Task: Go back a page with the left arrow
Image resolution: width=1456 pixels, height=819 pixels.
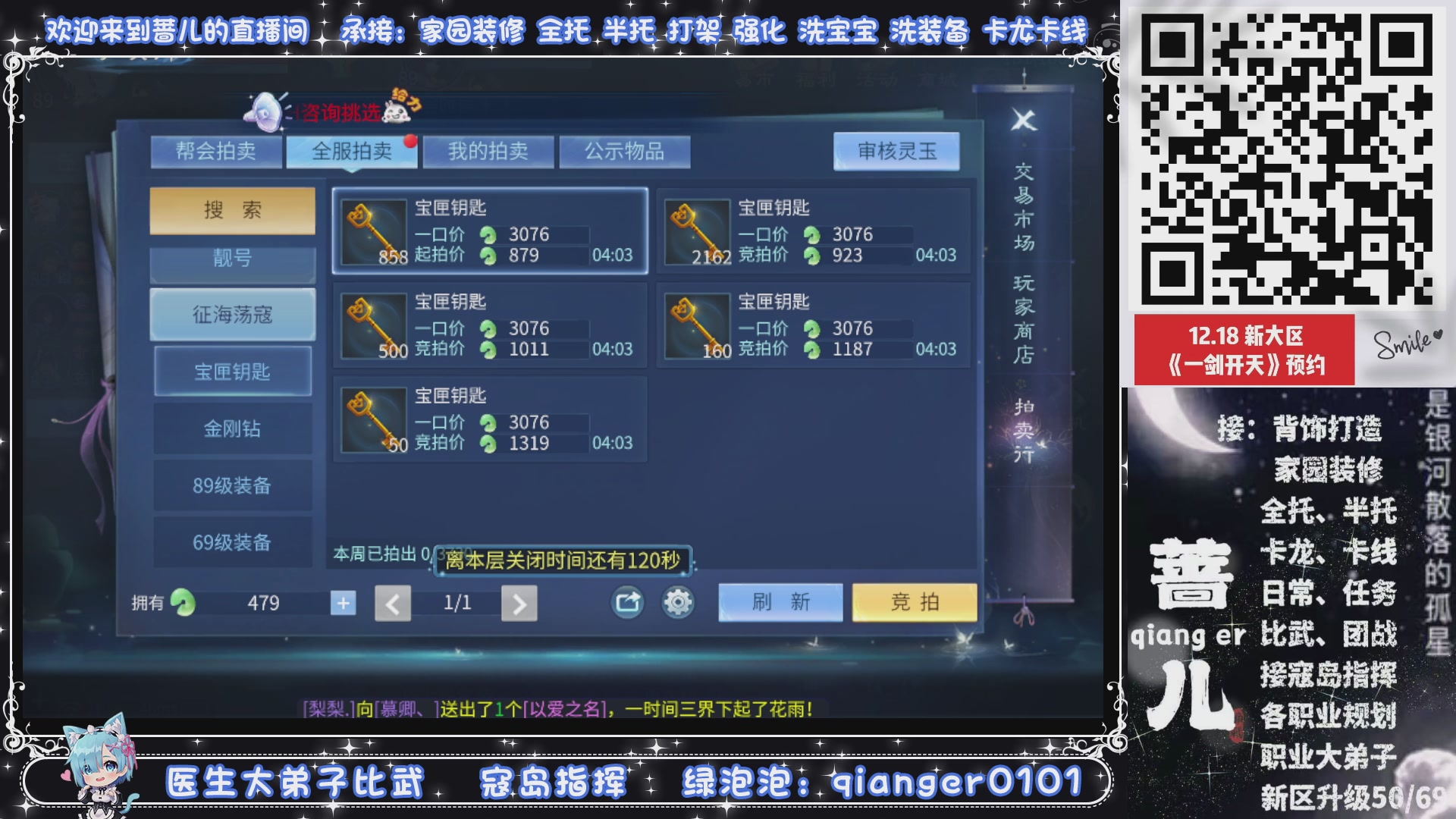Action: coord(393,602)
